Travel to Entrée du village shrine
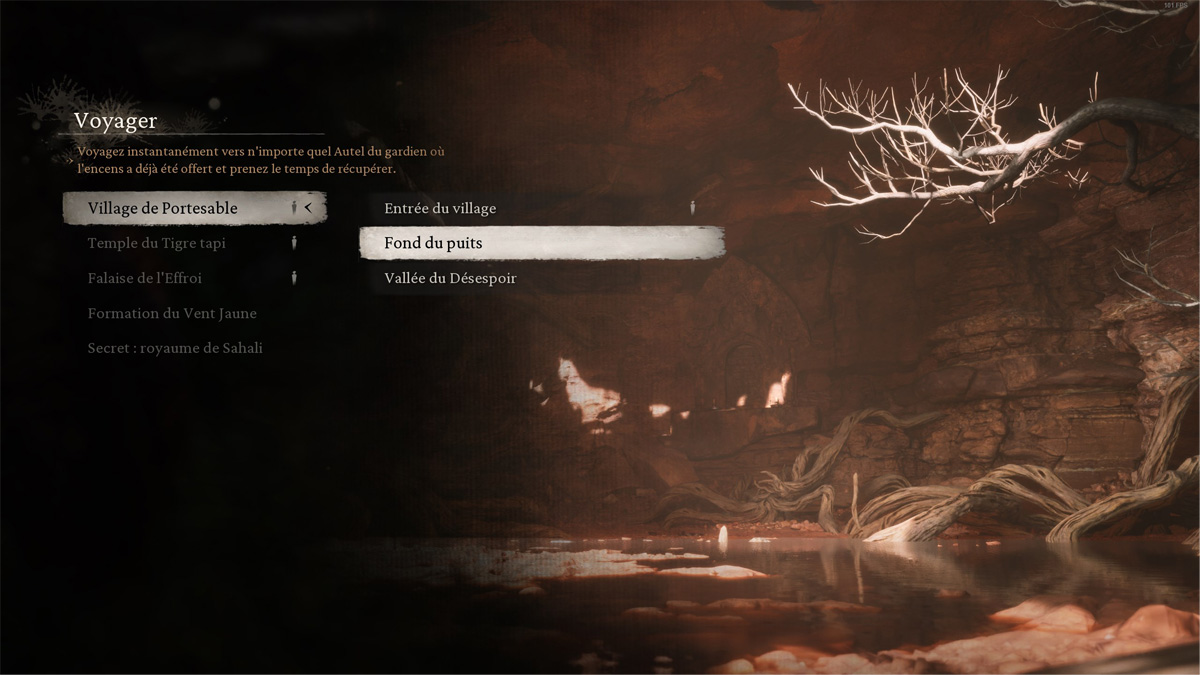The width and height of the screenshot is (1200, 675). pyautogui.click(x=440, y=208)
